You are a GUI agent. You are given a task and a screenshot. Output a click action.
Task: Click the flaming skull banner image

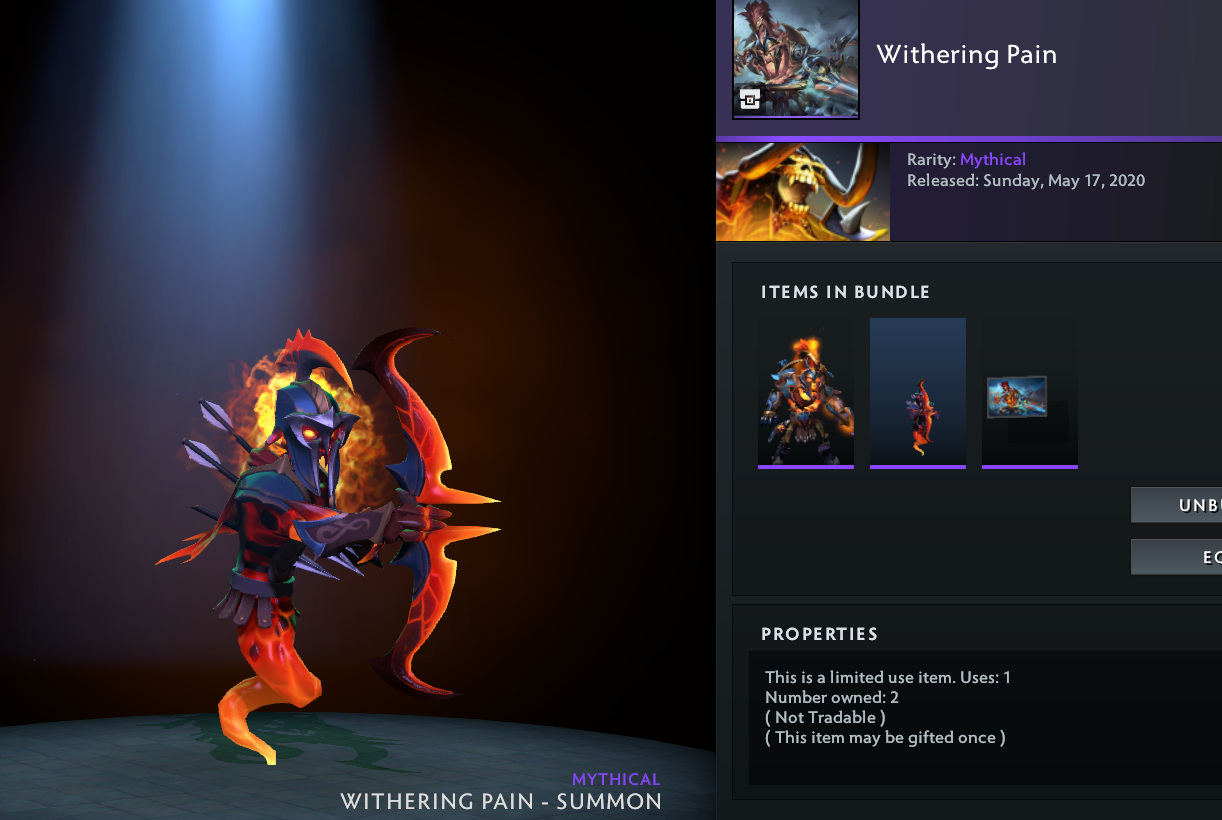(x=803, y=191)
